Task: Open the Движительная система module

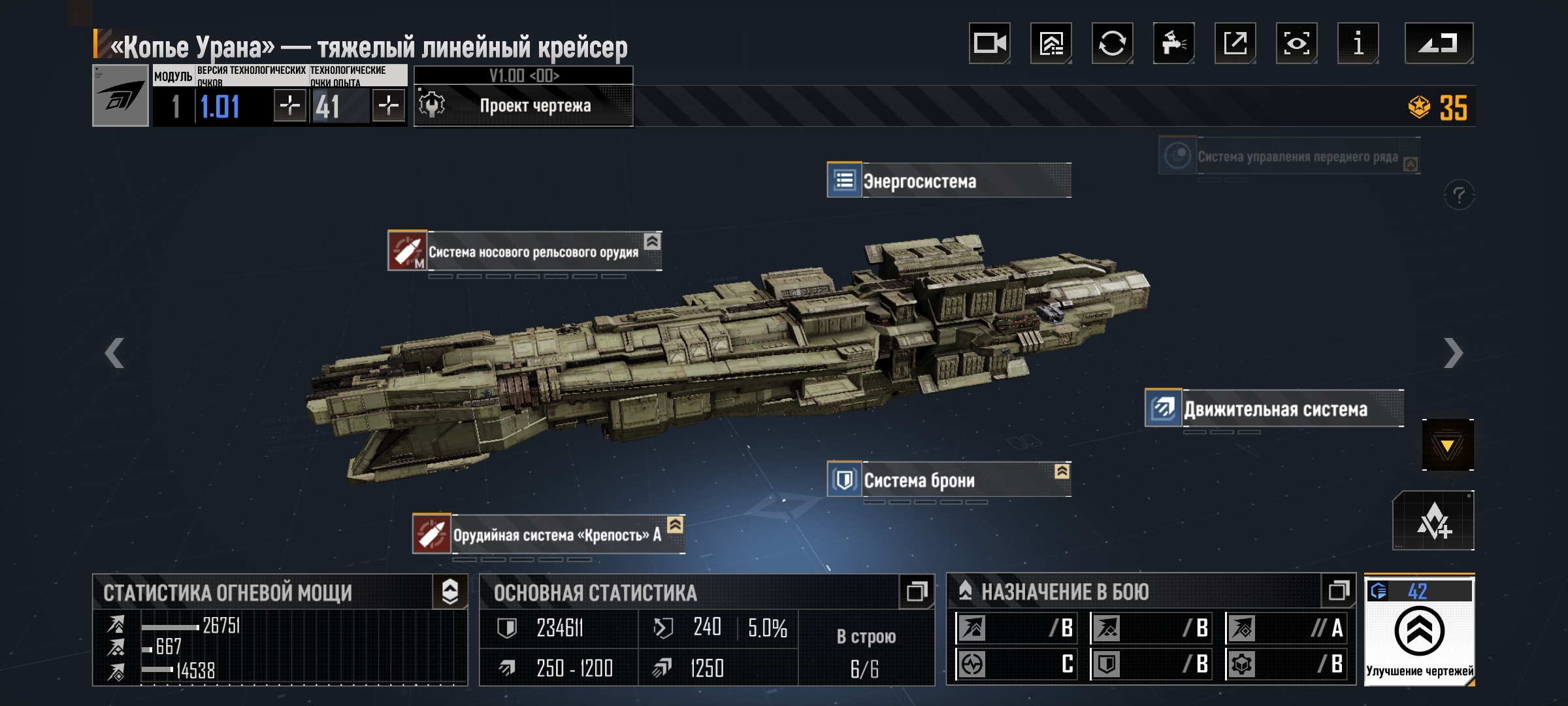Action: 1274,409
